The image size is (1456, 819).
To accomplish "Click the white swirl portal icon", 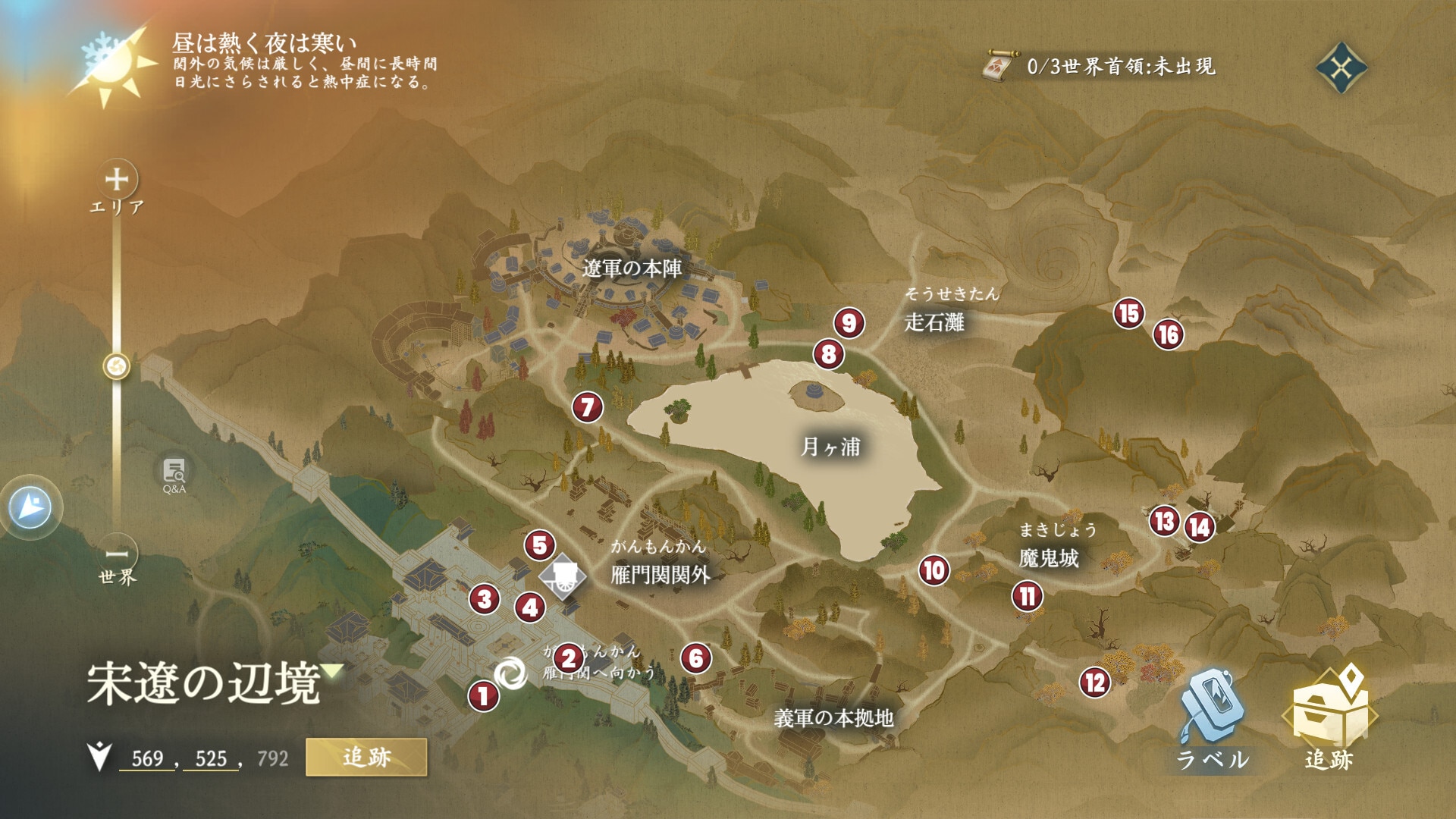I will pyautogui.click(x=510, y=673).
